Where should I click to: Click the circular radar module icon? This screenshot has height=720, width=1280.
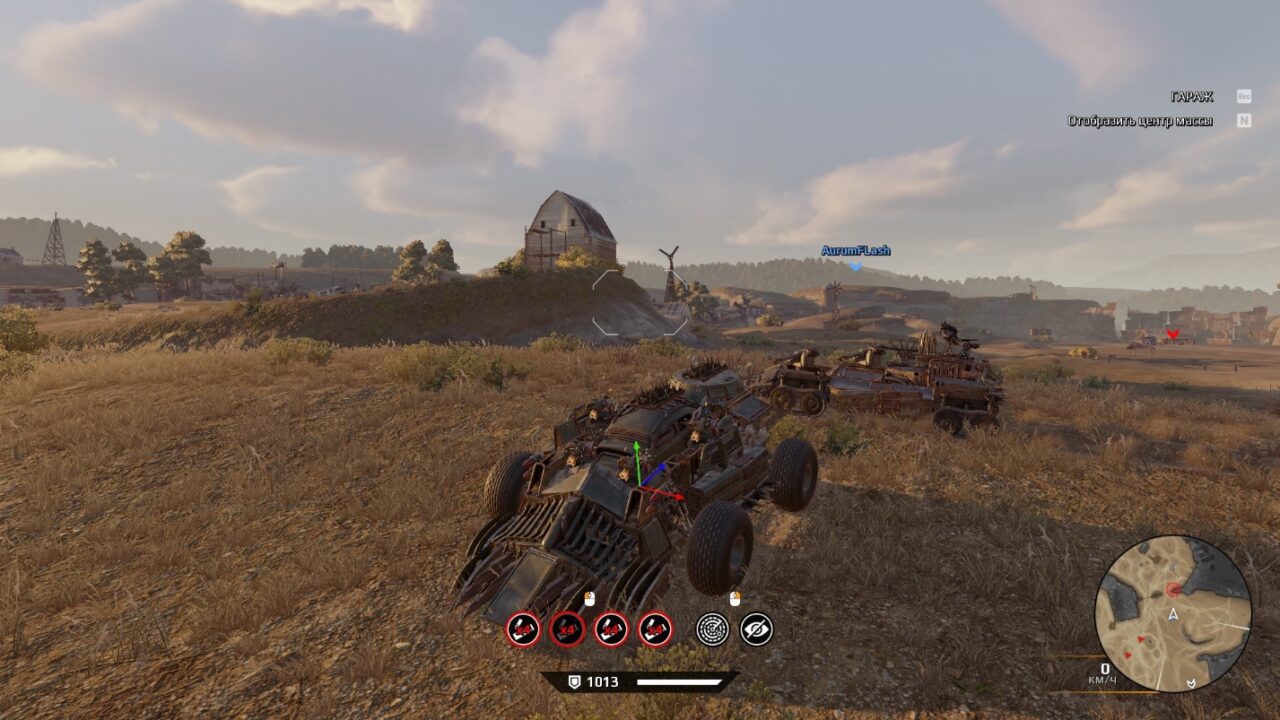(713, 629)
